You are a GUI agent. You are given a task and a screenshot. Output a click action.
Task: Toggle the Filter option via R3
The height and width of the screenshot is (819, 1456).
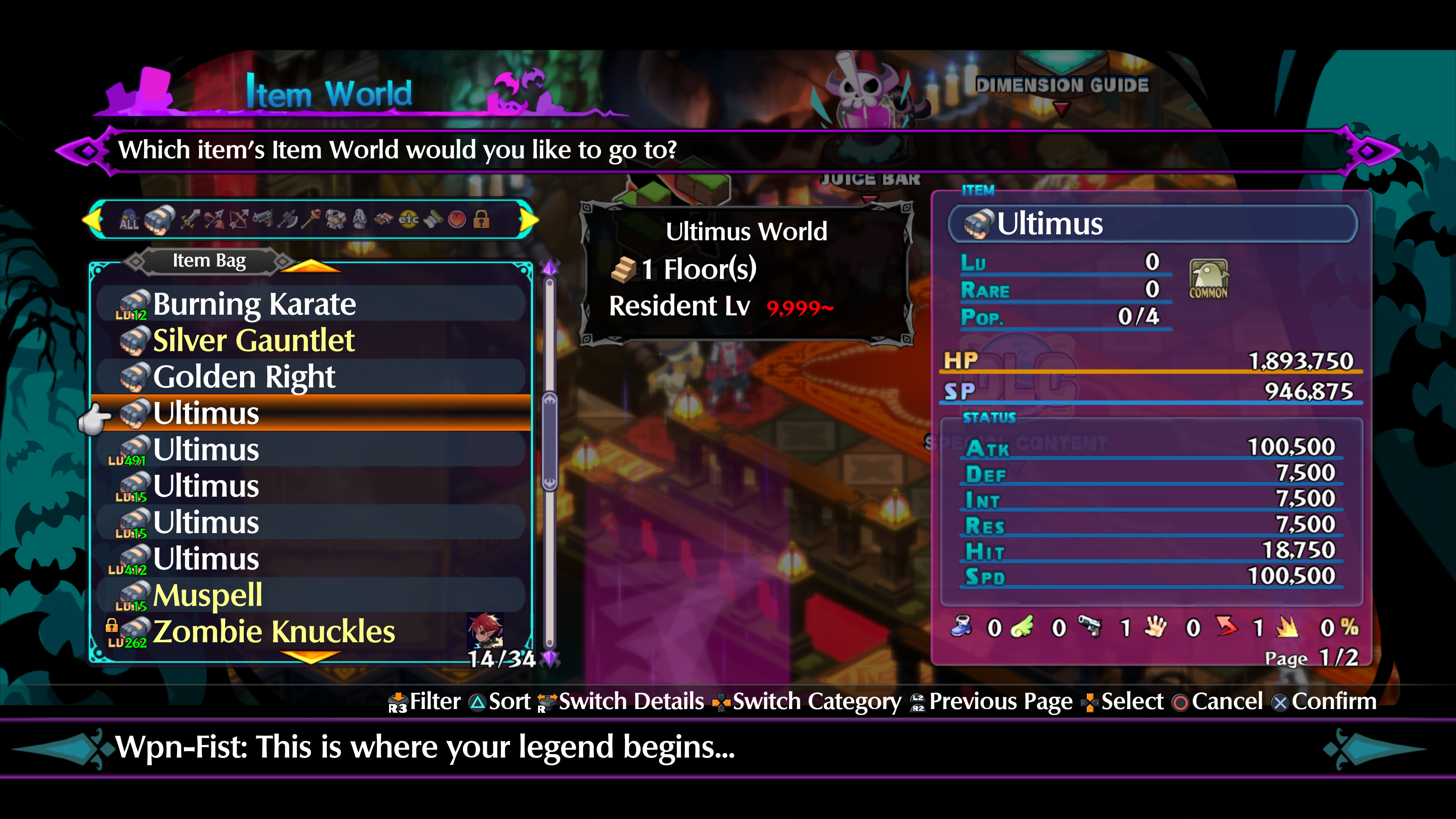pos(424,702)
